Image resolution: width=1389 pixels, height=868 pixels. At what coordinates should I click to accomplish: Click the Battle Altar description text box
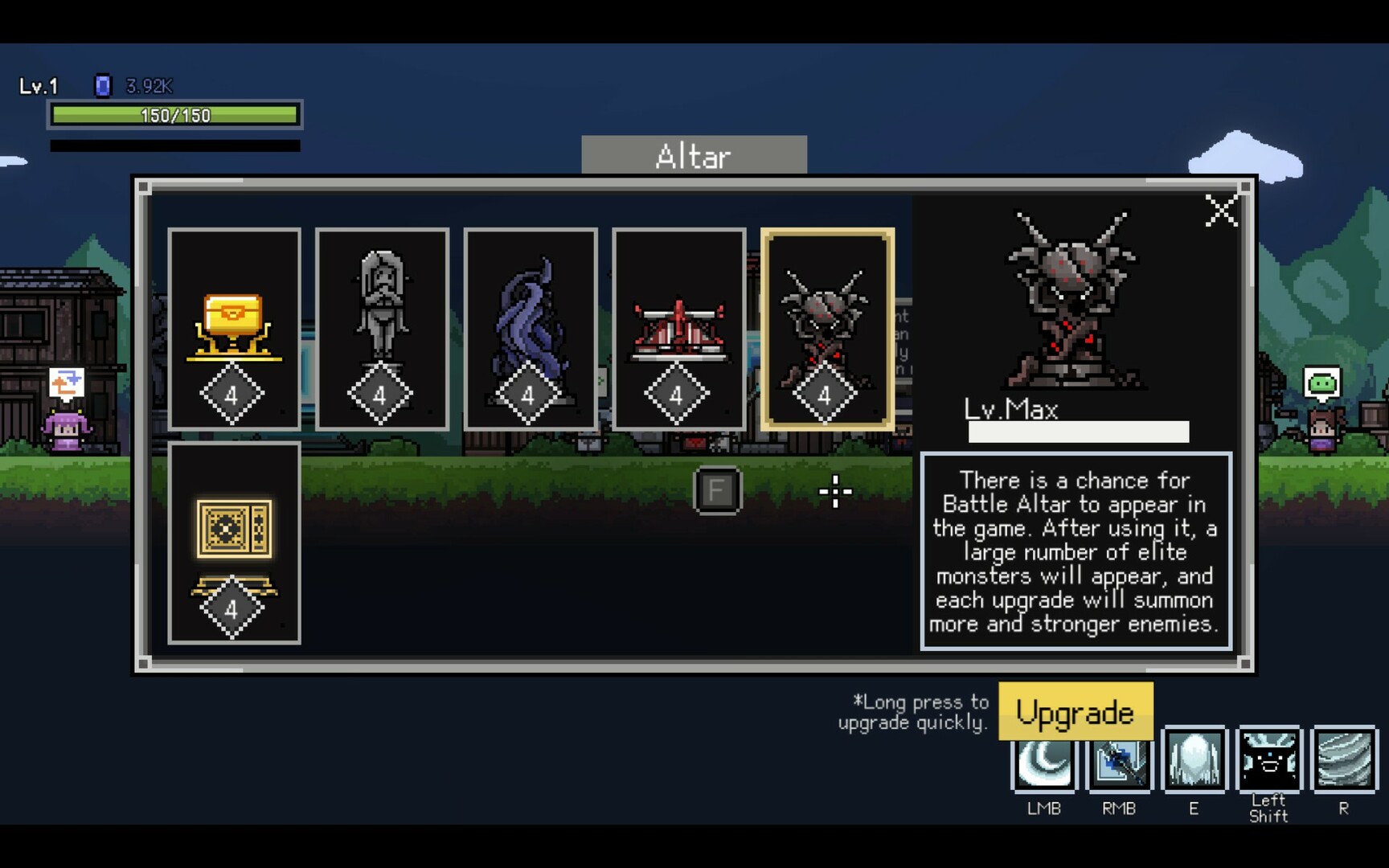click(x=1077, y=552)
